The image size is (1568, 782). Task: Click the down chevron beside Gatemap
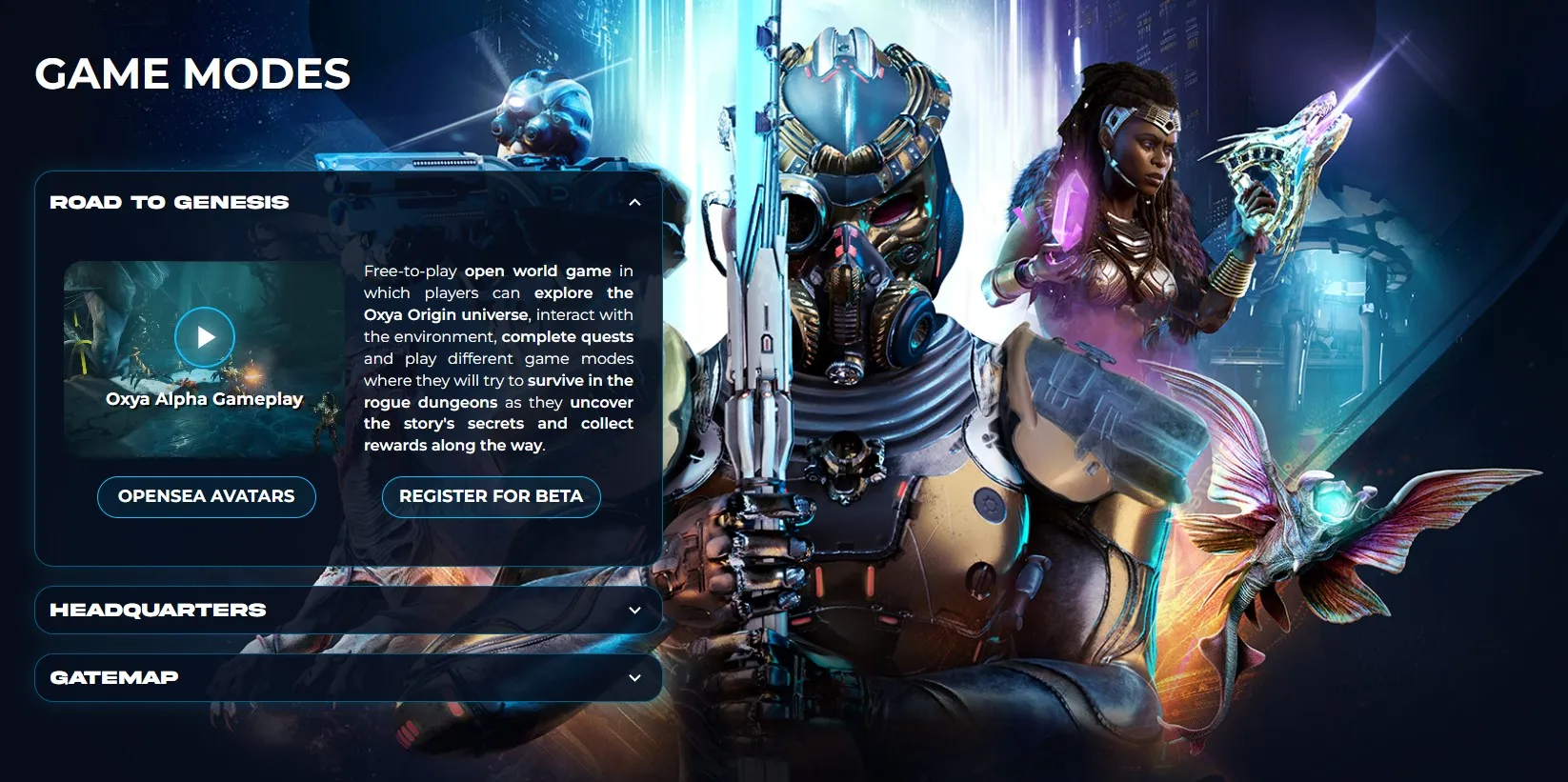[634, 677]
